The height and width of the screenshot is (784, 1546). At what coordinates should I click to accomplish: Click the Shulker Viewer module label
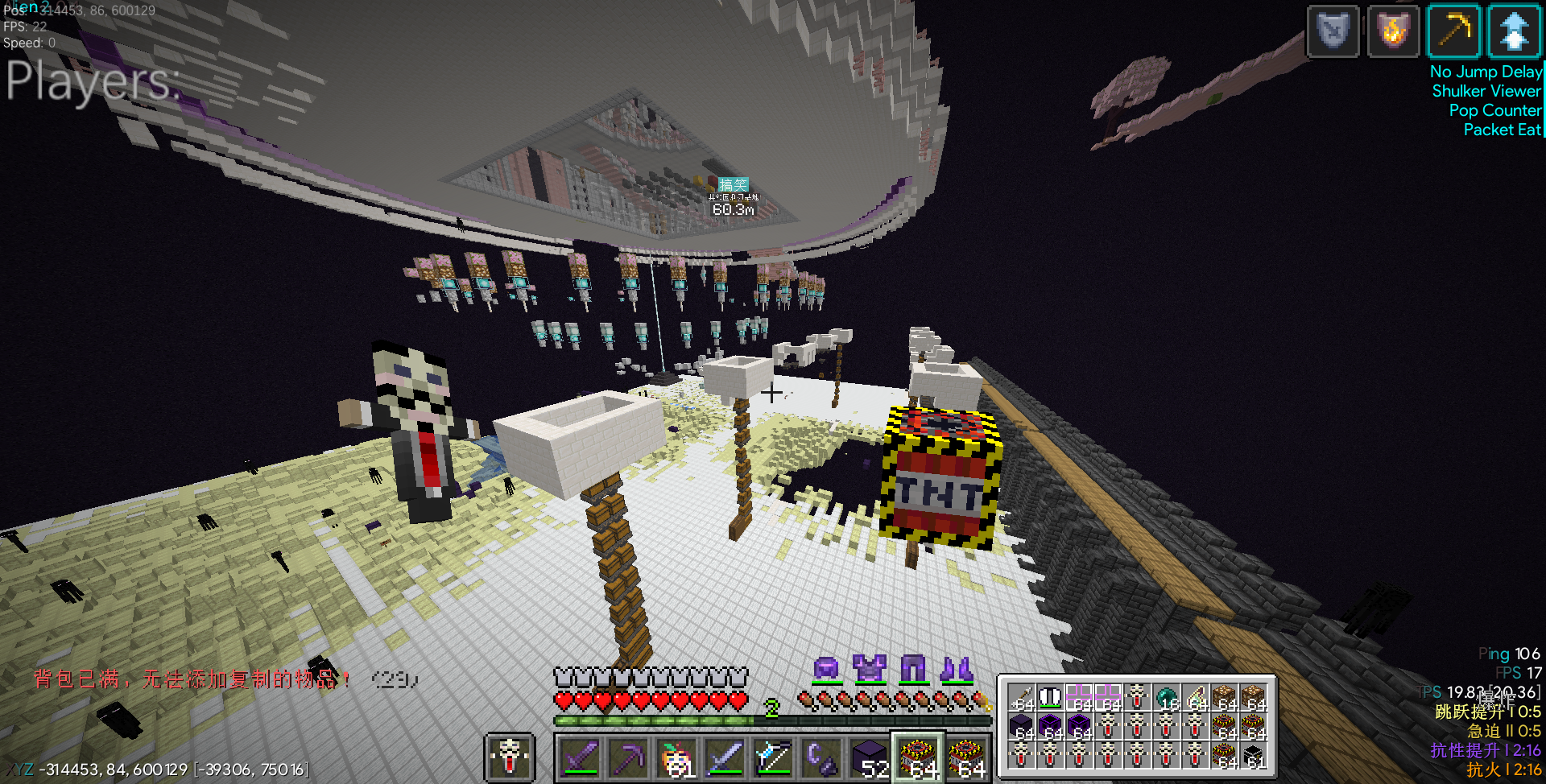1486,91
